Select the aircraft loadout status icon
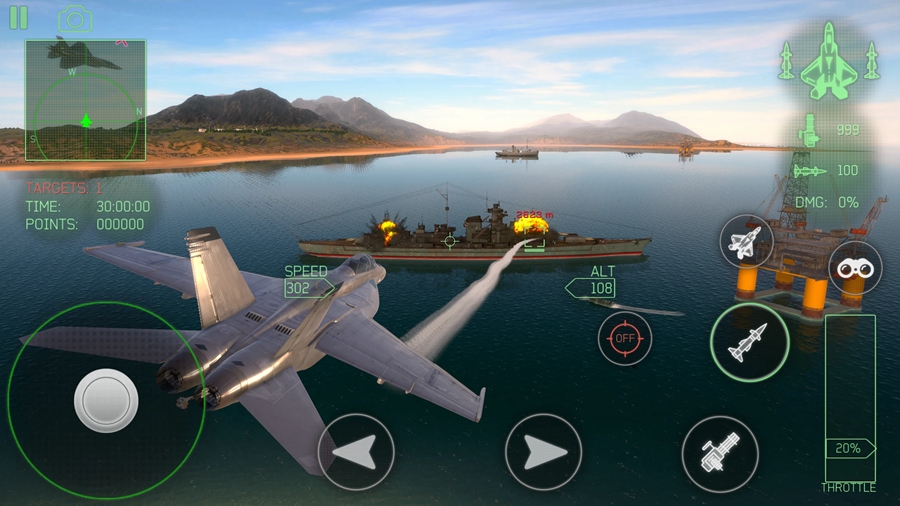900x506 pixels. (829, 62)
